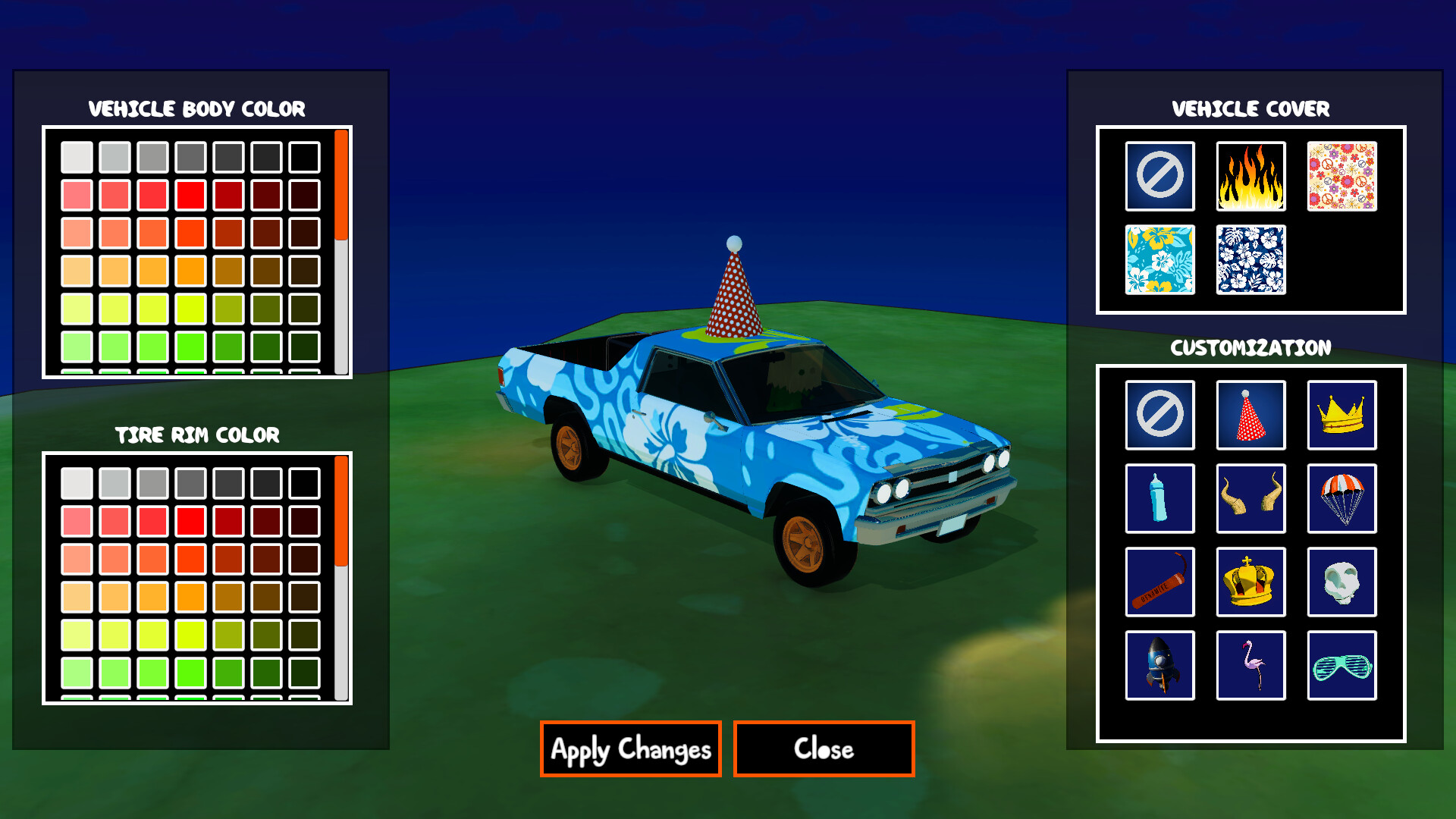The width and height of the screenshot is (1456, 819).
Task: Select the flames vehicle cover
Action: point(1250,177)
